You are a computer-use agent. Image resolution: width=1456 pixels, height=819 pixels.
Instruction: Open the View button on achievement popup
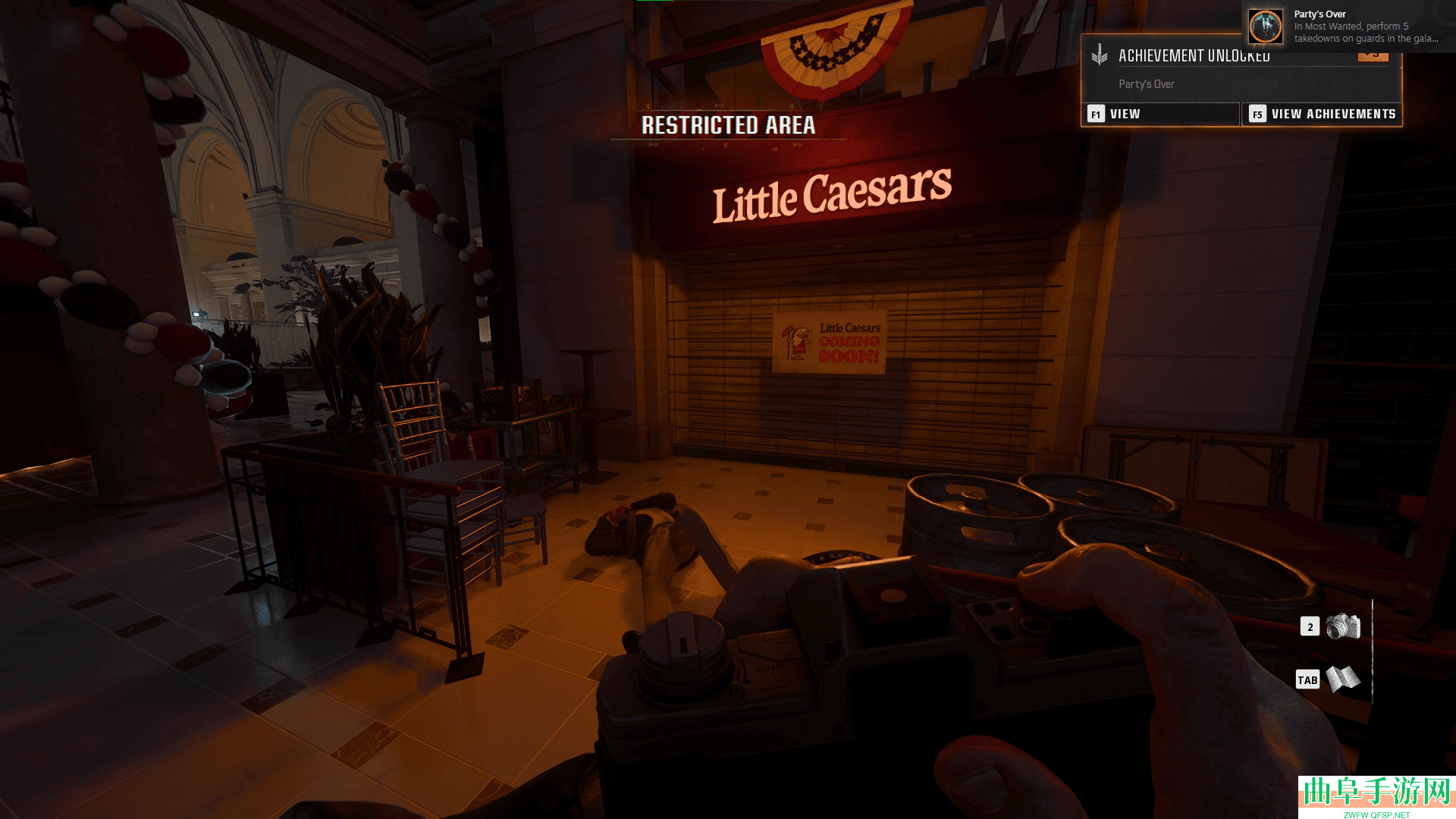(x=1160, y=114)
